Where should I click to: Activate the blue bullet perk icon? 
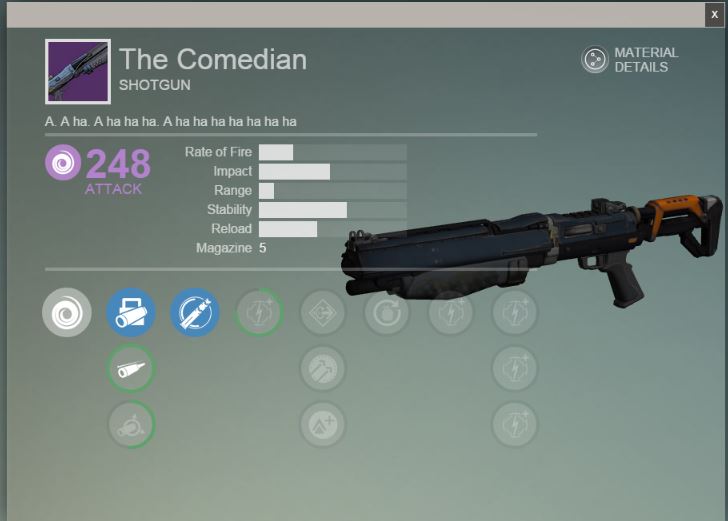(x=194, y=313)
